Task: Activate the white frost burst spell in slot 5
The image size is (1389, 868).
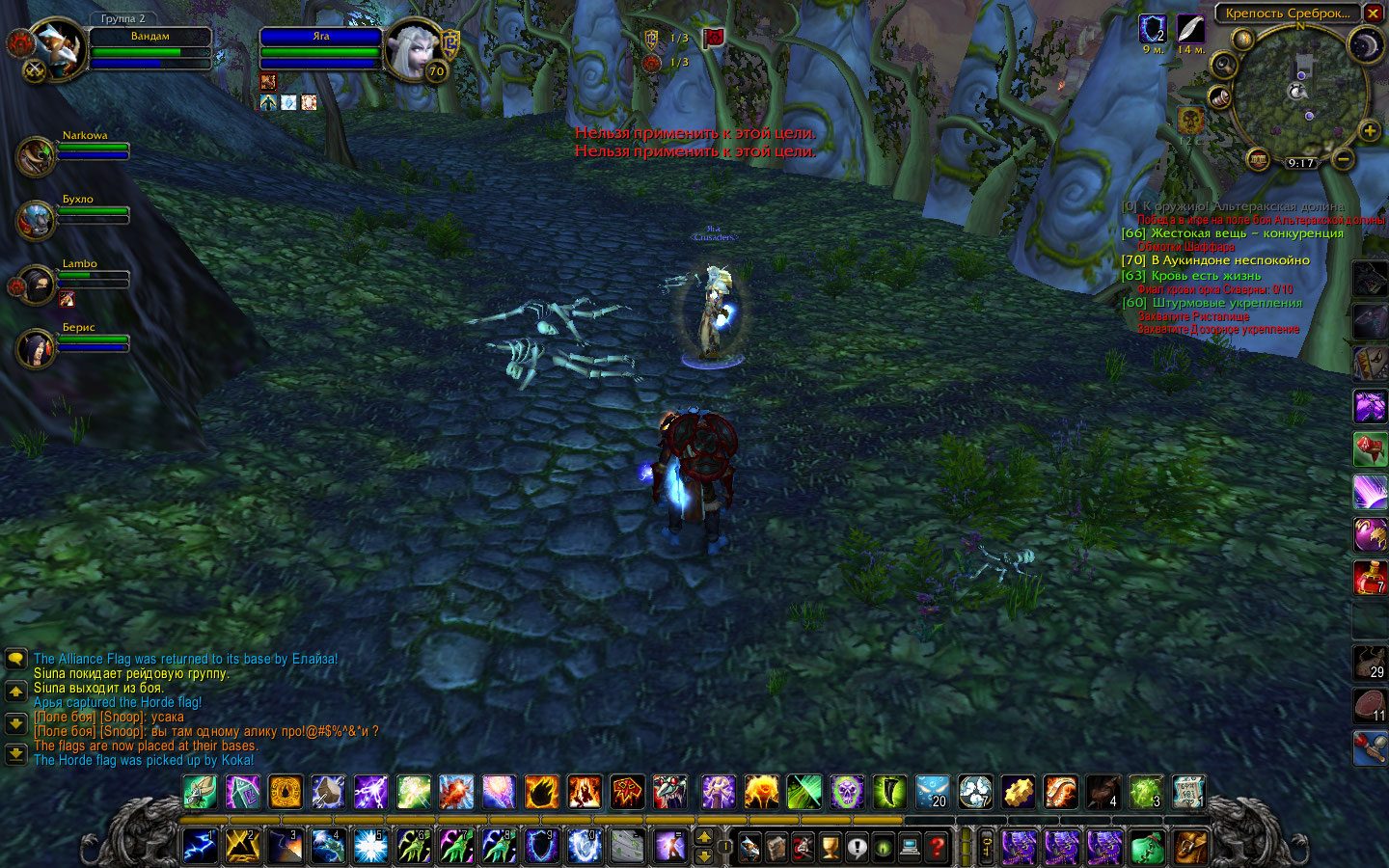Action: coord(370,848)
